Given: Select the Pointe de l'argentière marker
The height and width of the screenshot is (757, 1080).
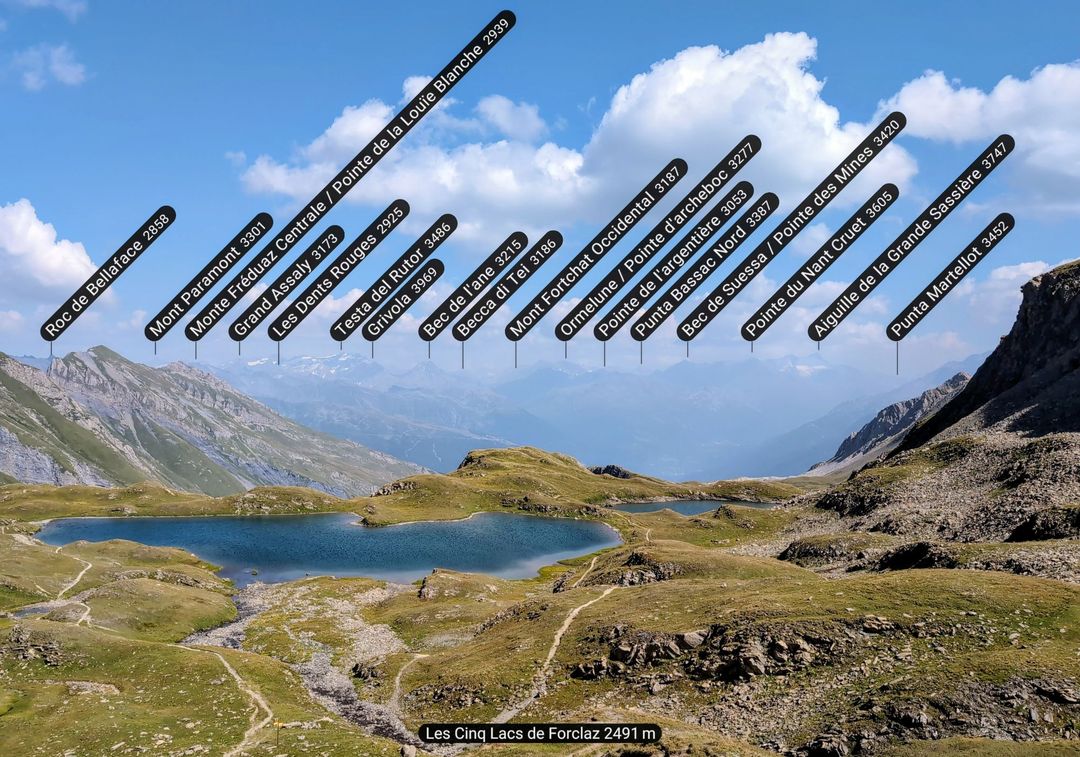Looking at the screenshot, I should (x=673, y=261).
